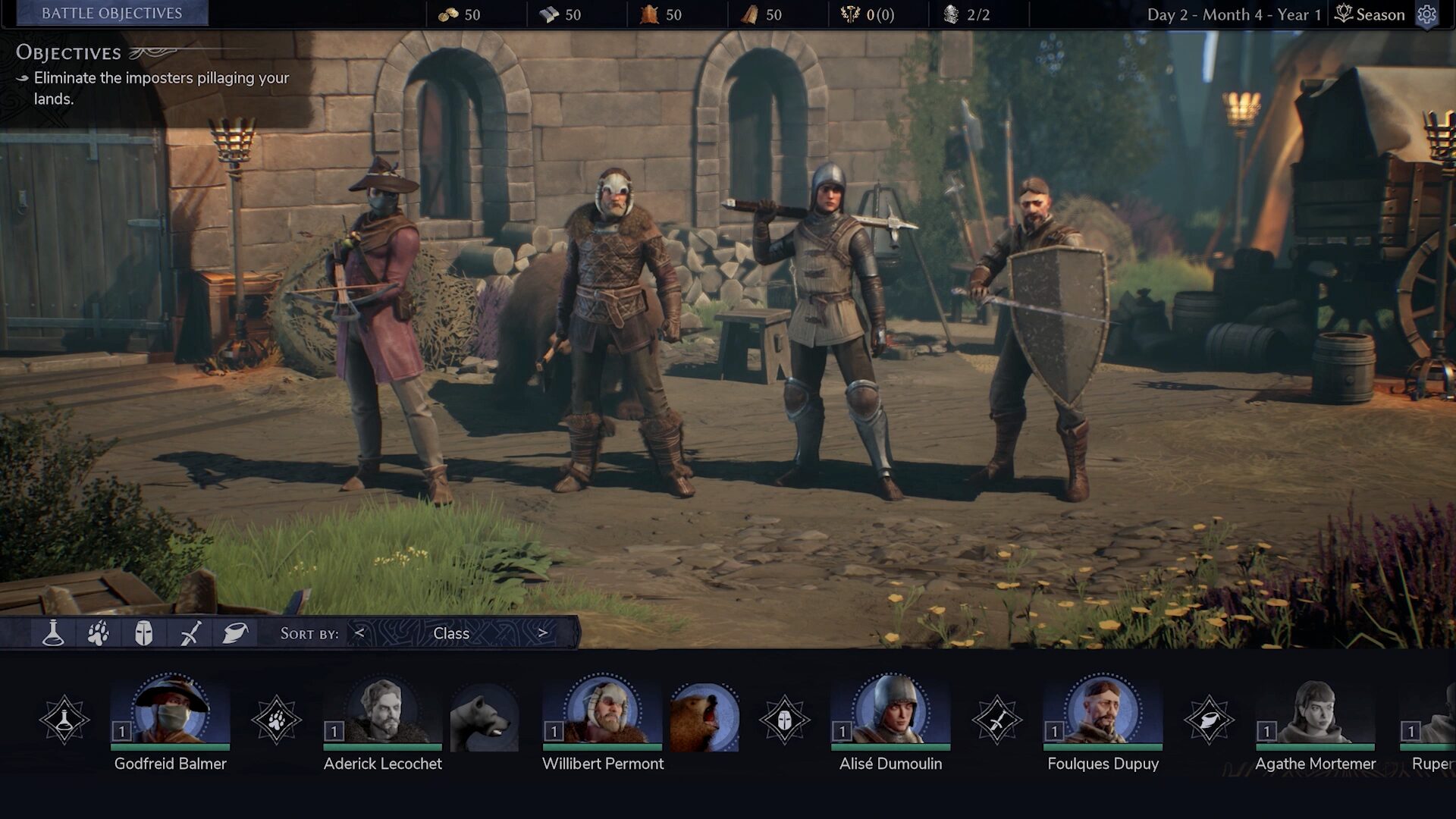This screenshot has height=819, width=1456.
Task: Filter roster by the flask class icon
Action: (x=53, y=633)
